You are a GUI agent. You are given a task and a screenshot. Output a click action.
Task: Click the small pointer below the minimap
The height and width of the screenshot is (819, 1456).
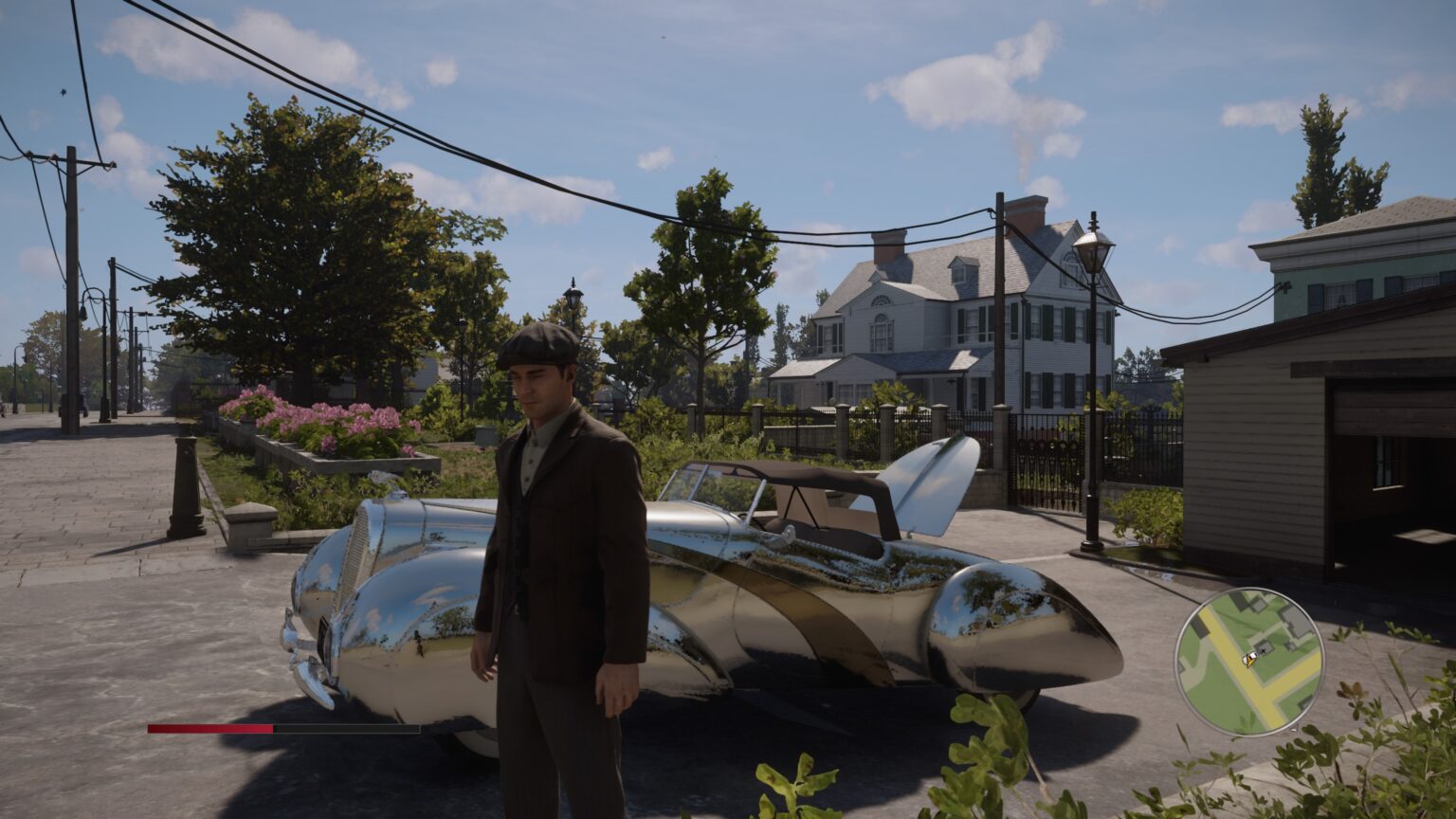coord(1293,729)
